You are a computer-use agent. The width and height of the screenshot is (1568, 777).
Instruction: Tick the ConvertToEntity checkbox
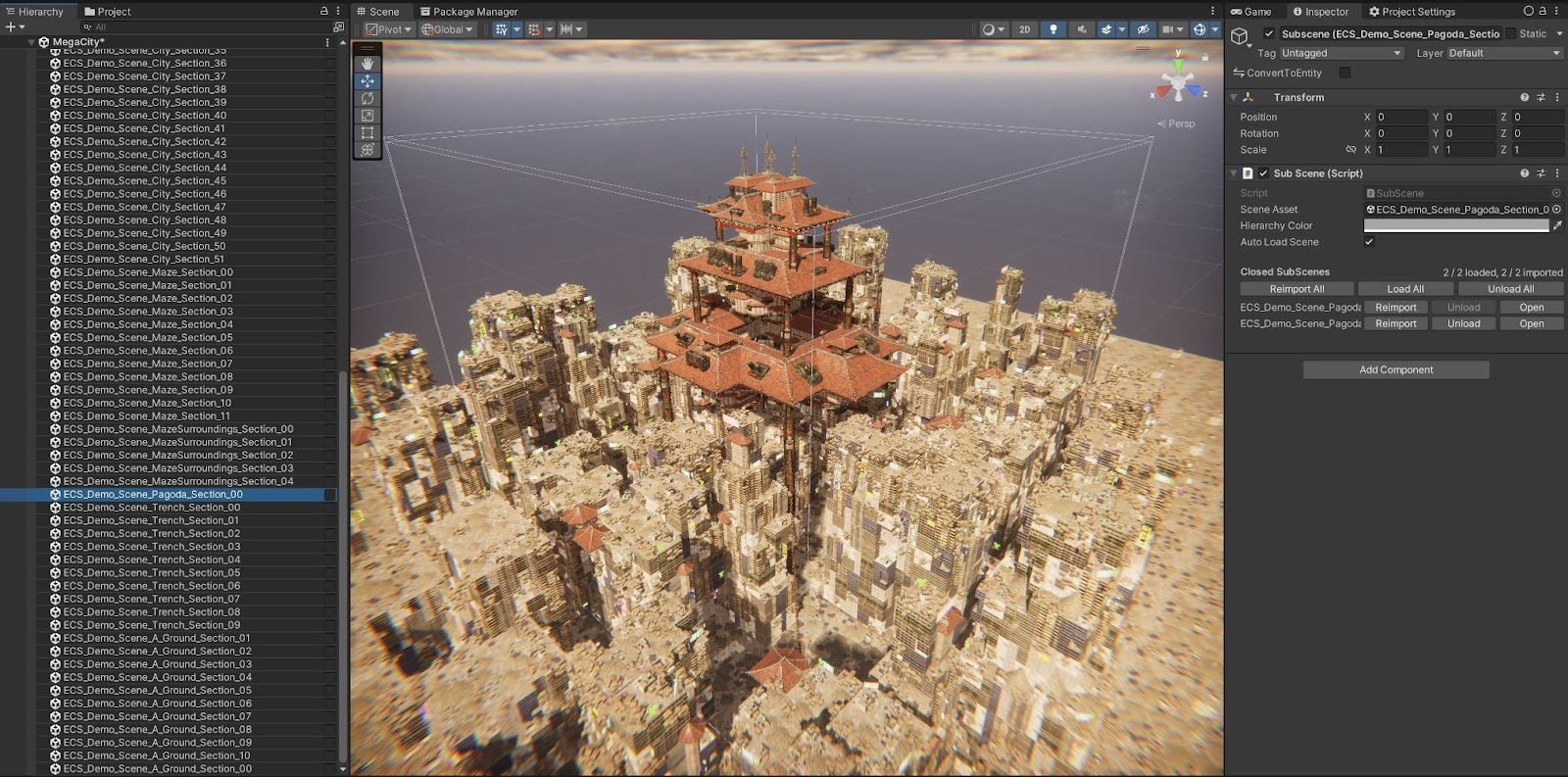click(1345, 73)
